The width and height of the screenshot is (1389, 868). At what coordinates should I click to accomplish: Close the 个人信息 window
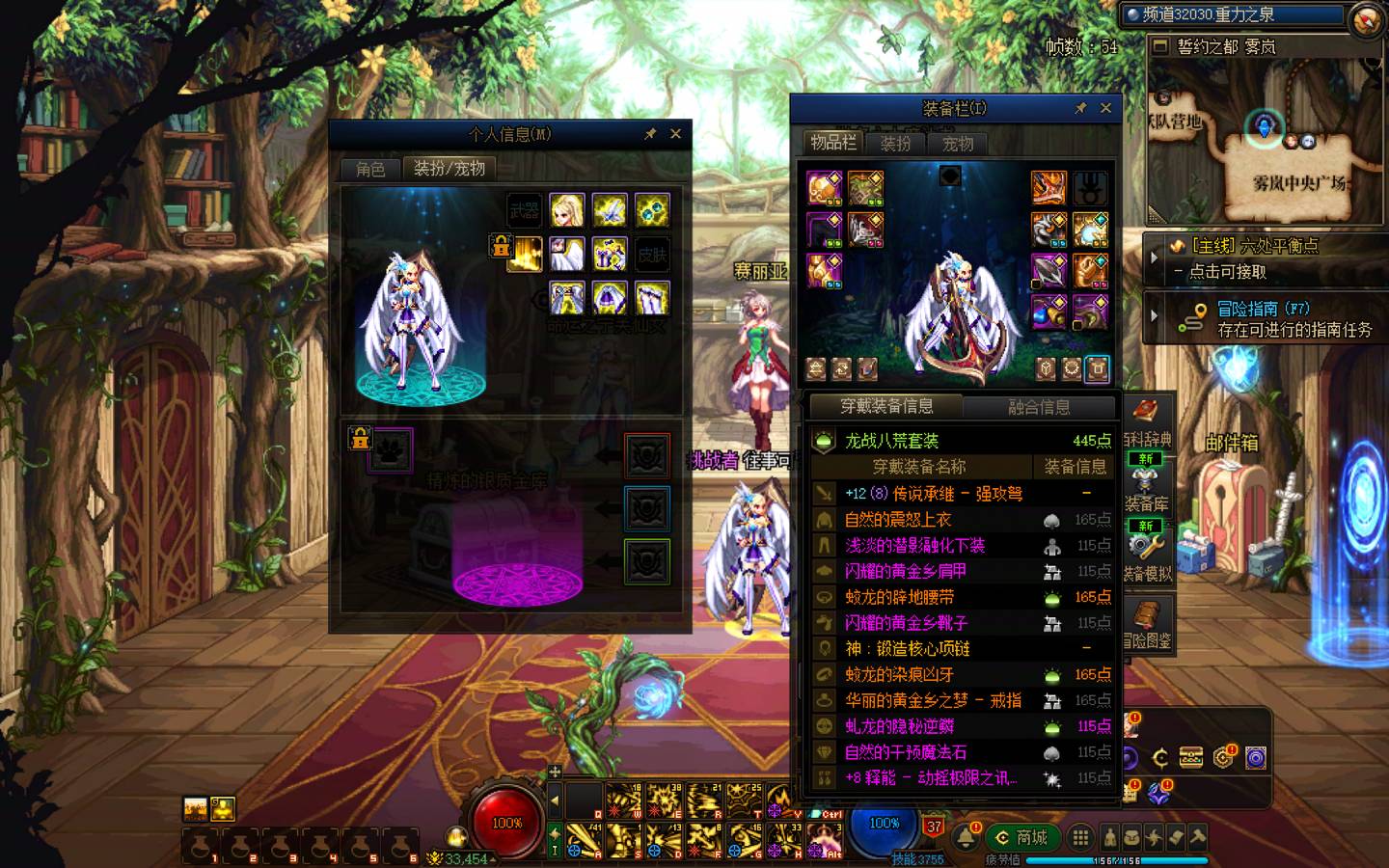(x=675, y=134)
